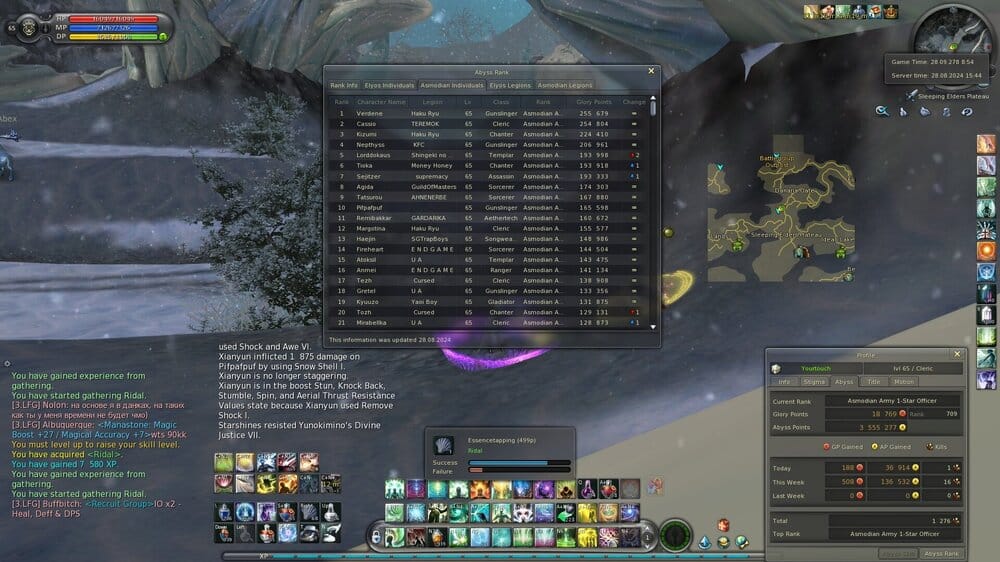The image size is (1000, 562).
Task: Click the Essencetapping gathering progress popup
Action: (502, 453)
